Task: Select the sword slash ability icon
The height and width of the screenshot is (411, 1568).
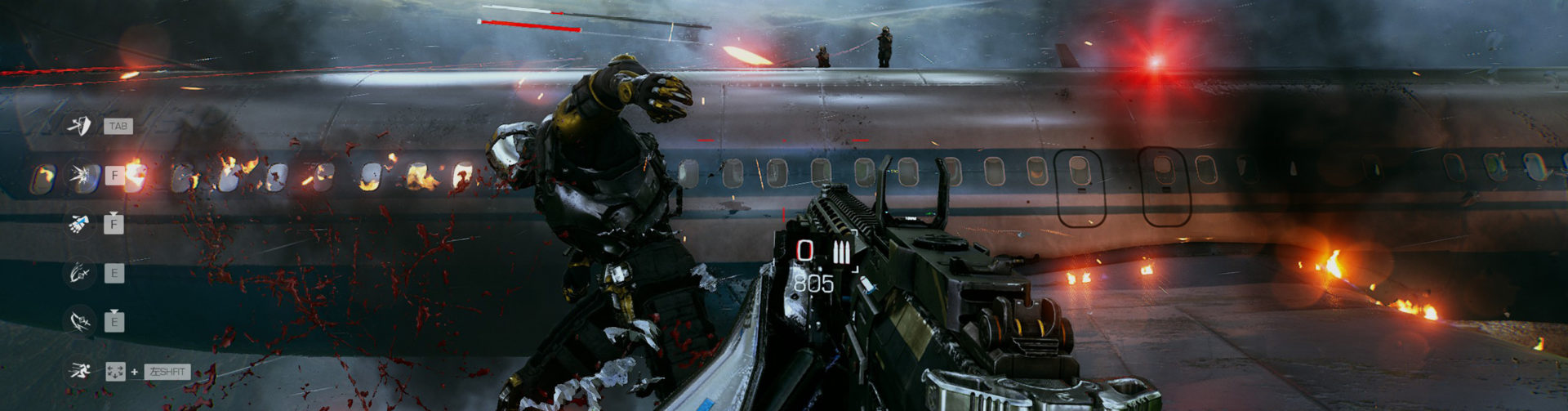Action: [x=80, y=273]
